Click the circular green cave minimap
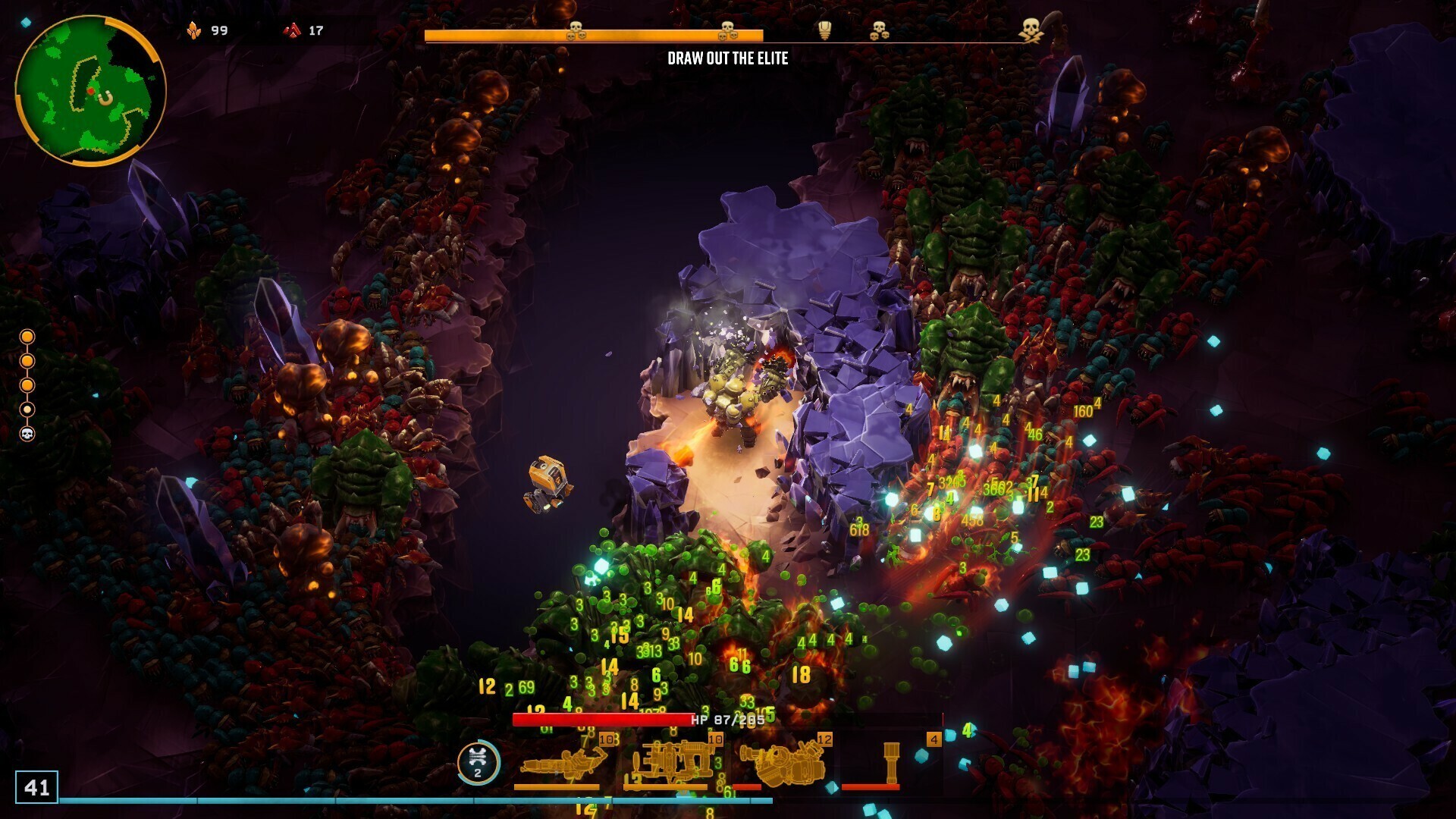The width and height of the screenshot is (1456, 819). (x=89, y=89)
